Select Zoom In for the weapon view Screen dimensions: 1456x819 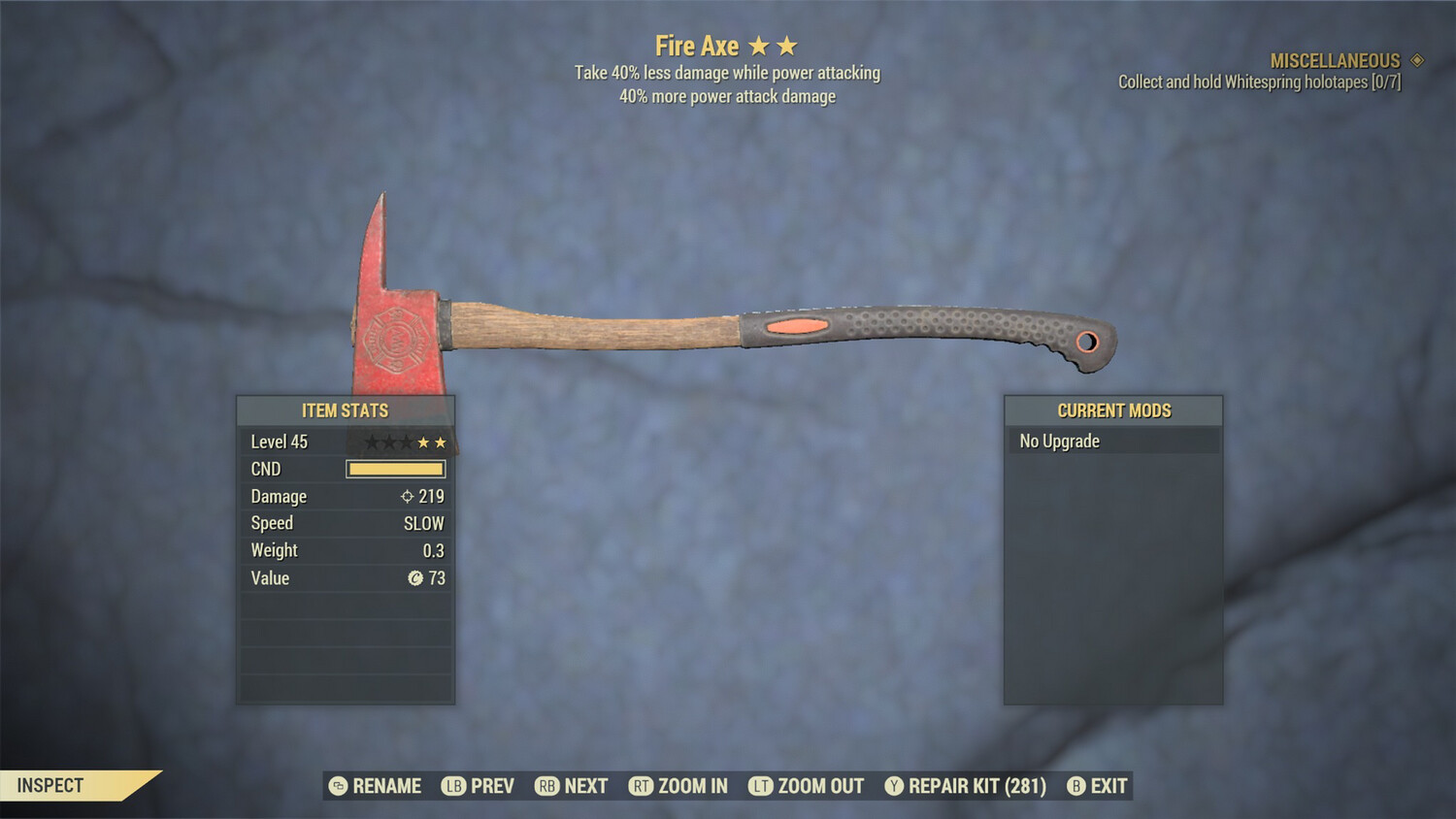(678, 786)
